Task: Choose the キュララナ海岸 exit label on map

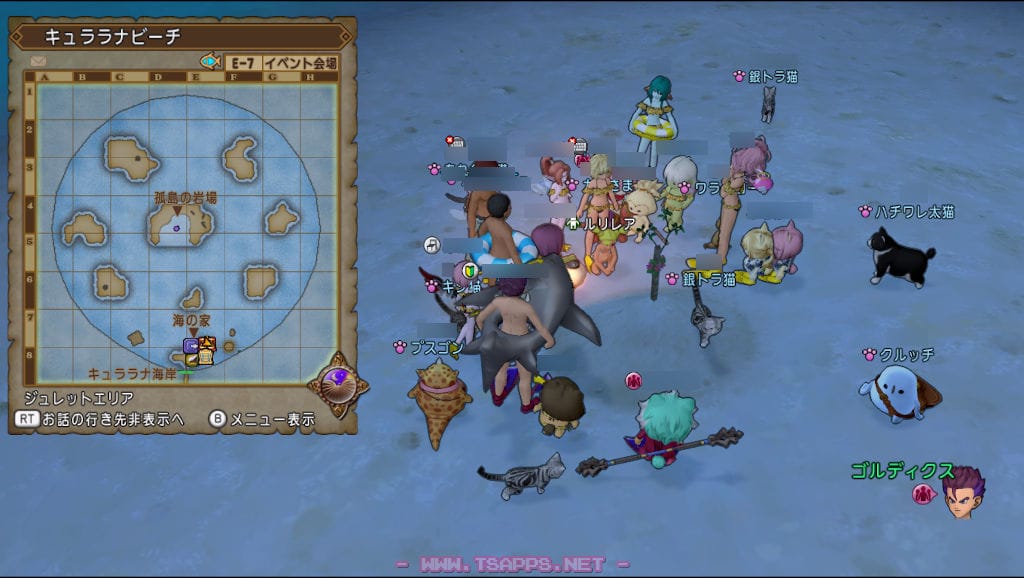Action: tap(133, 373)
